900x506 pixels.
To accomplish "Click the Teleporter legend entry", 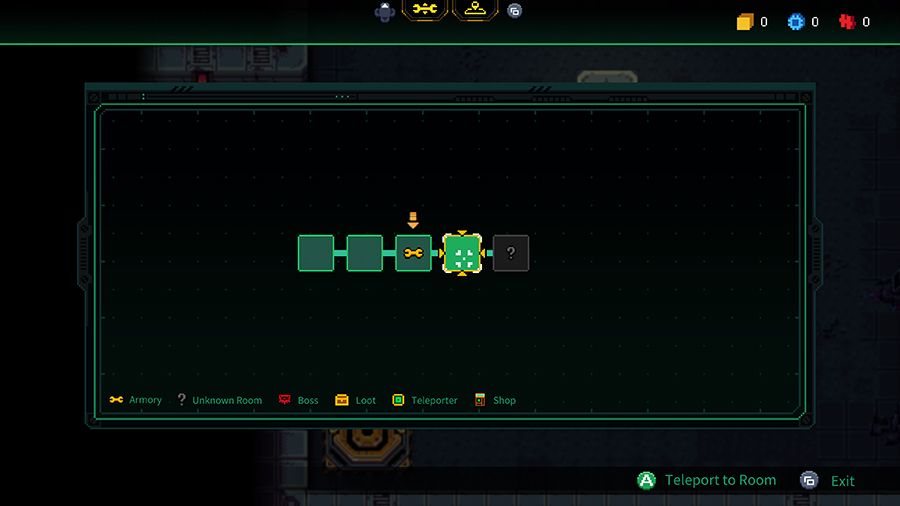I will pos(425,400).
